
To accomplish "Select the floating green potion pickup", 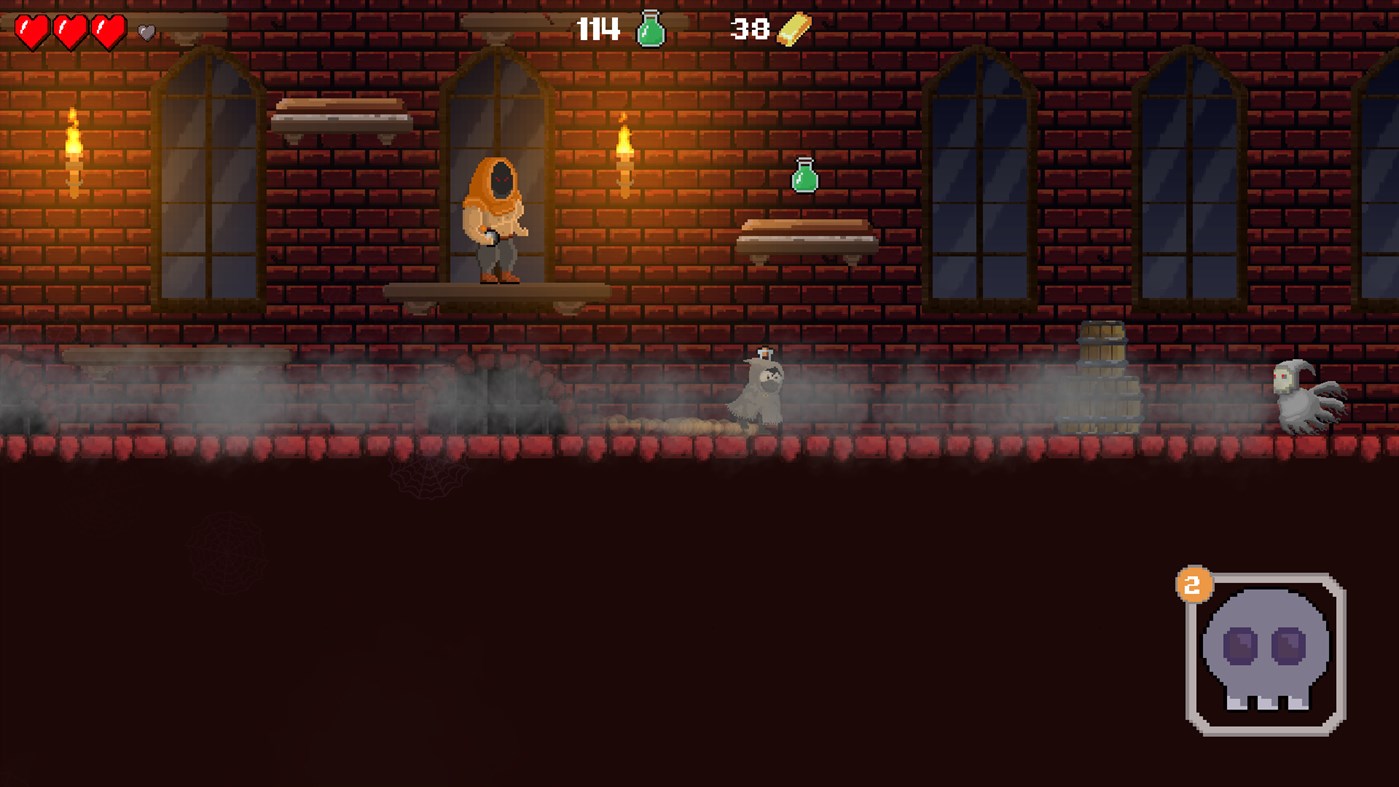I will pos(802,176).
